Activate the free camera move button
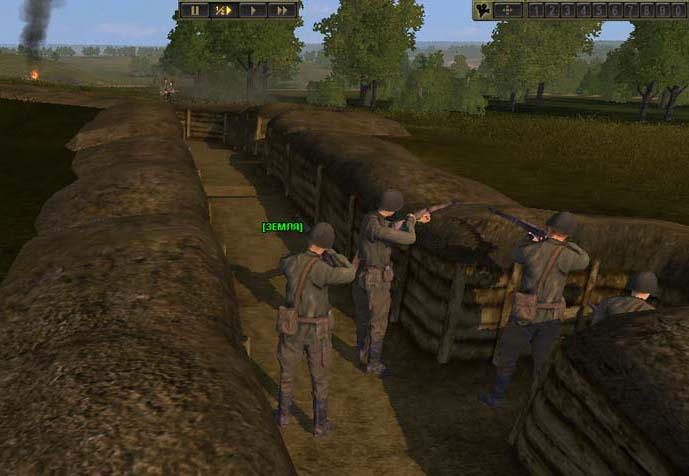689x476 pixels. pos(509,10)
